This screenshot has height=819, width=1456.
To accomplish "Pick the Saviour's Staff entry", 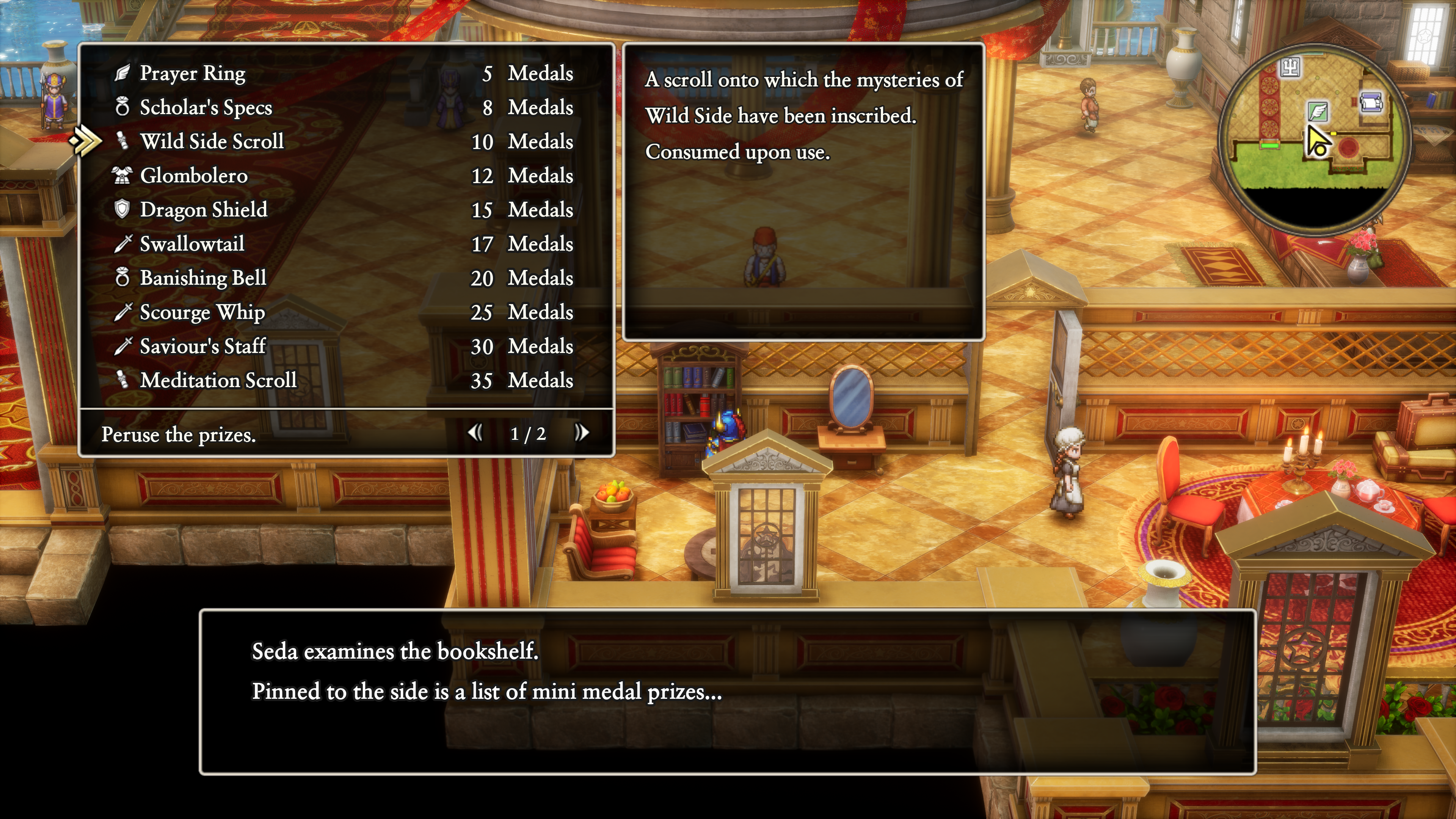I will tap(202, 347).
